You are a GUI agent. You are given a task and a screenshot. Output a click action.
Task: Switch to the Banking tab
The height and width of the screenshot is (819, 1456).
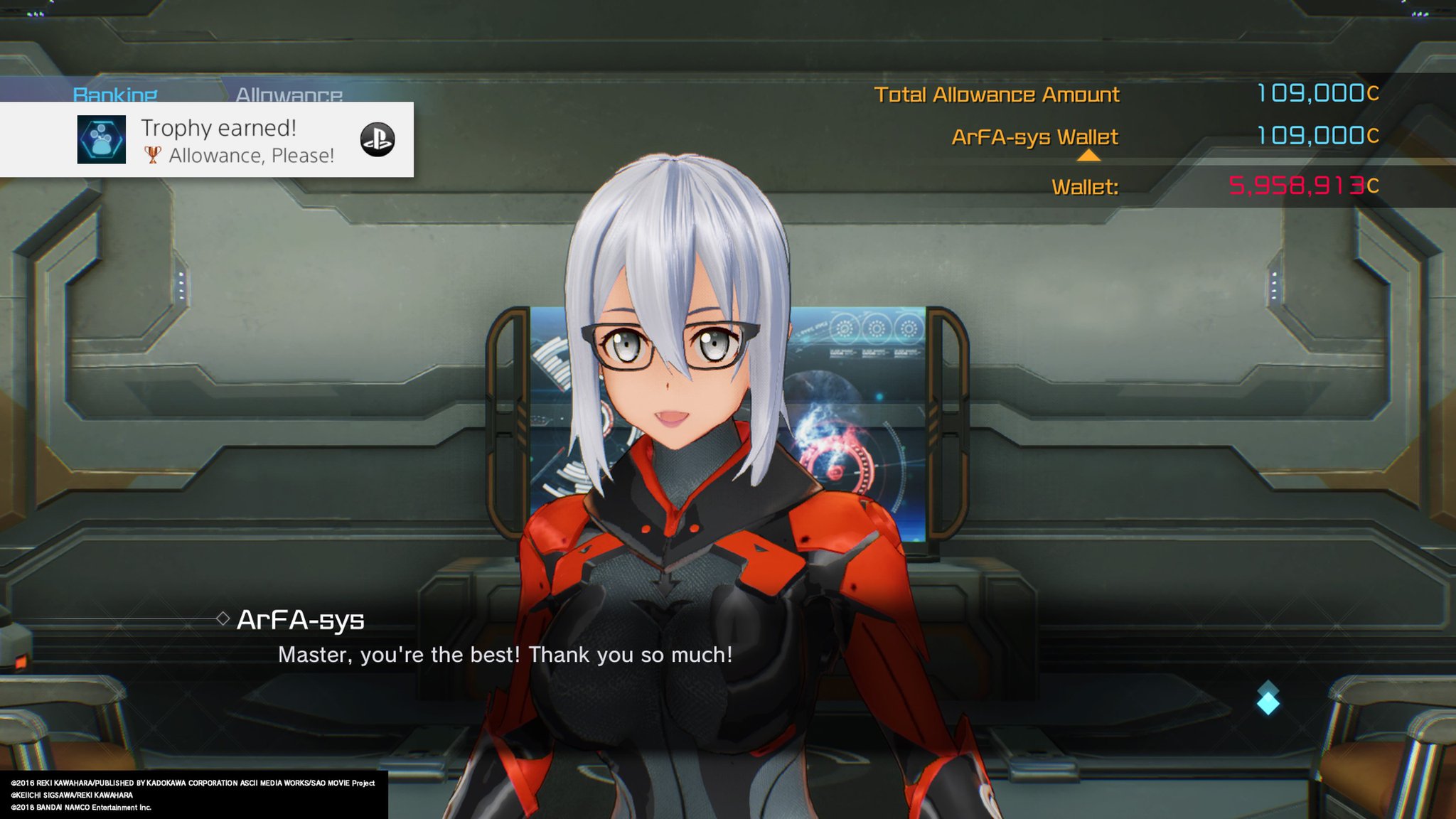117,92
